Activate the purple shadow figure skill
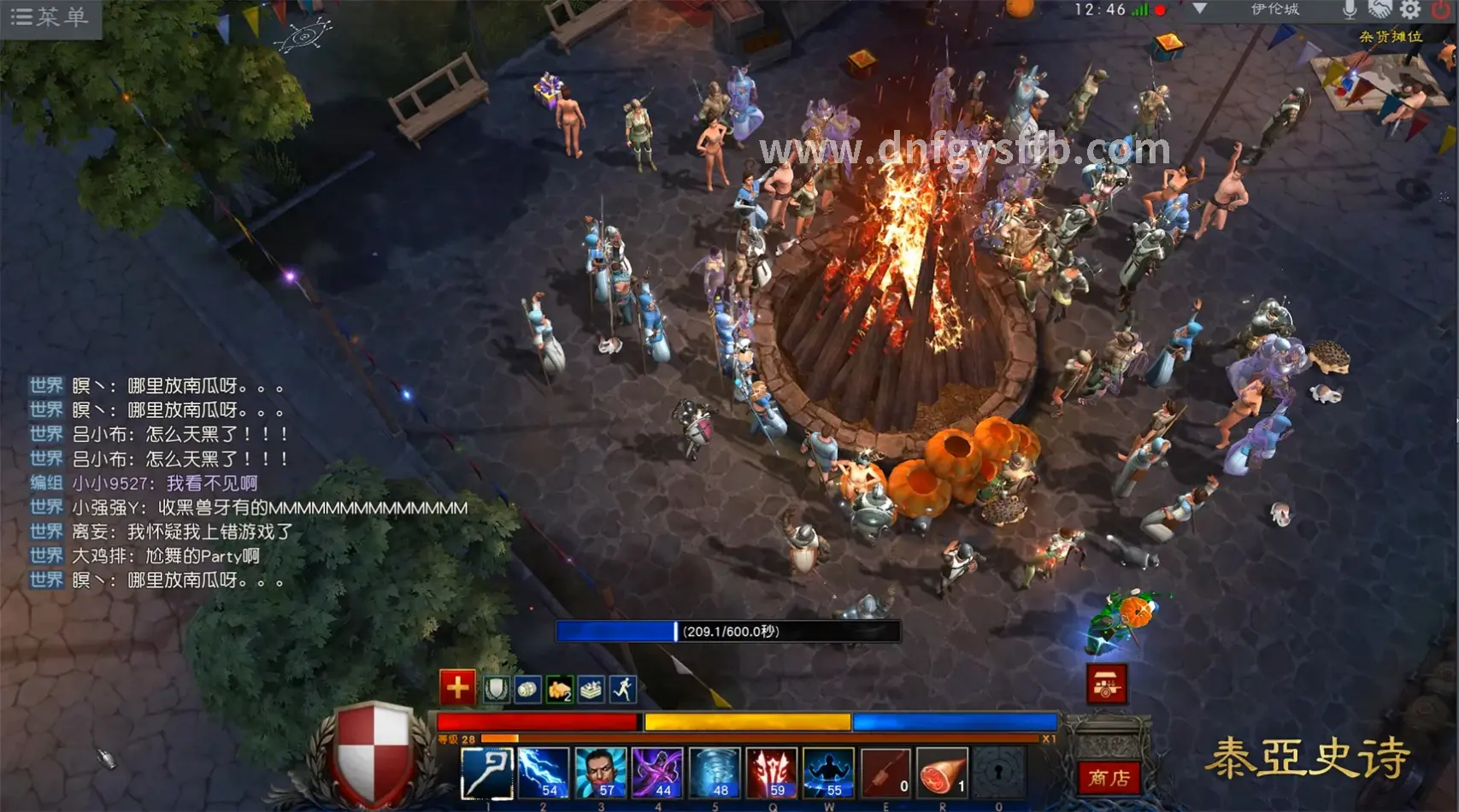The width and height of the screenshot is (1459, 812). coord(657,773)
